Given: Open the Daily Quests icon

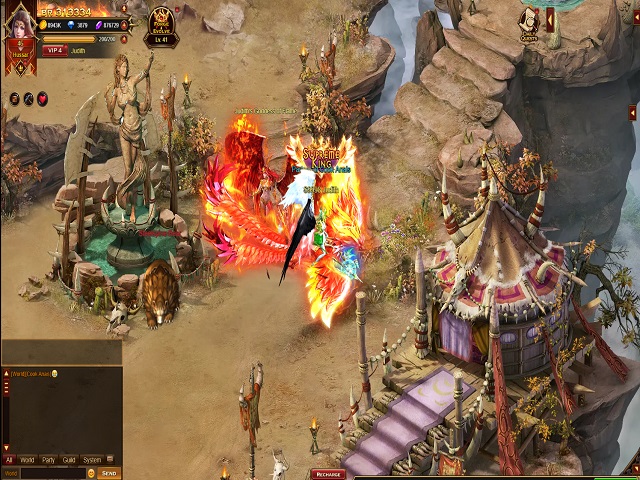Looking at the screenshot, I should (x=528, y=22).
